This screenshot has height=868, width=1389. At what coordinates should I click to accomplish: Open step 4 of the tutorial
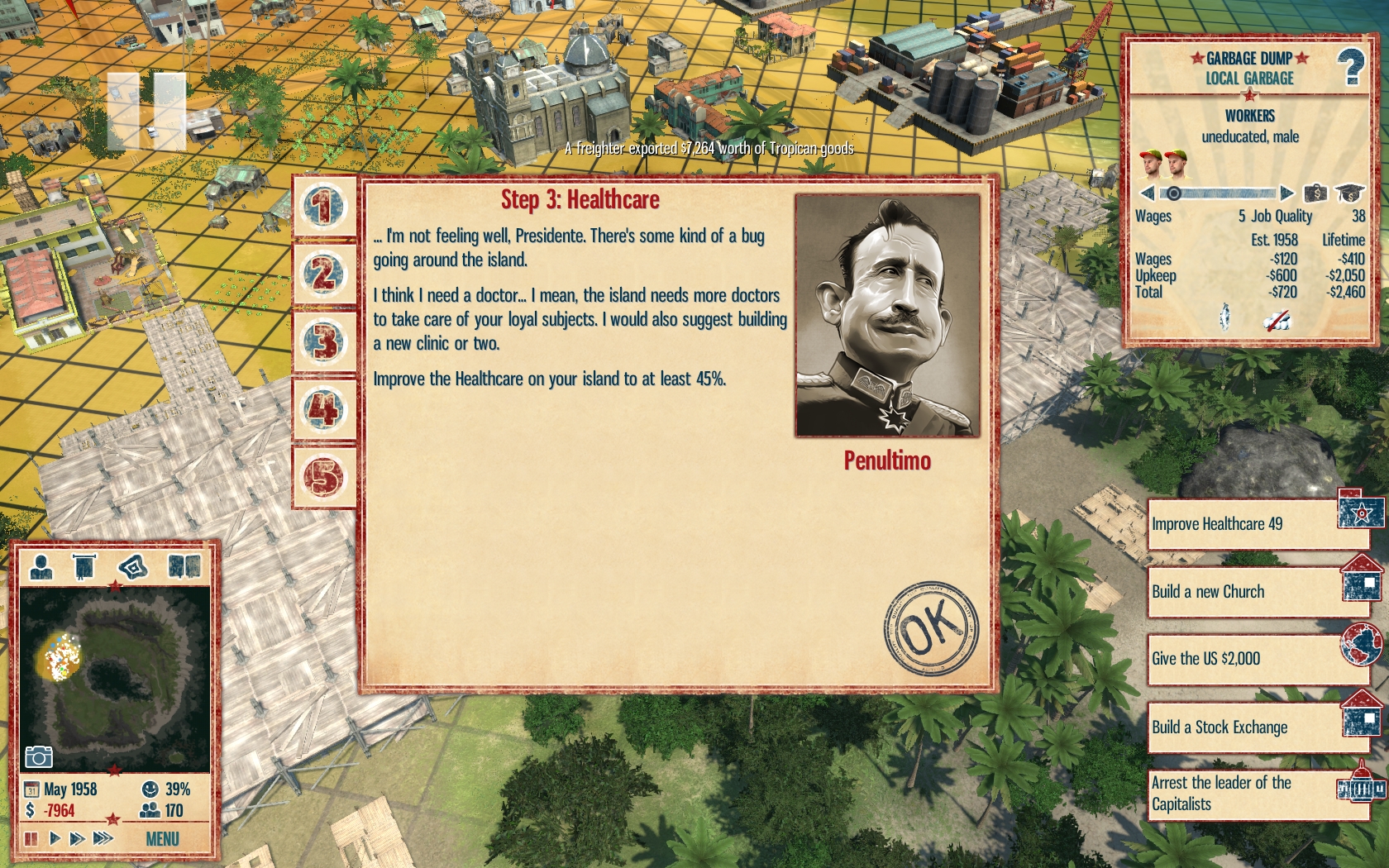coord(324,409)
